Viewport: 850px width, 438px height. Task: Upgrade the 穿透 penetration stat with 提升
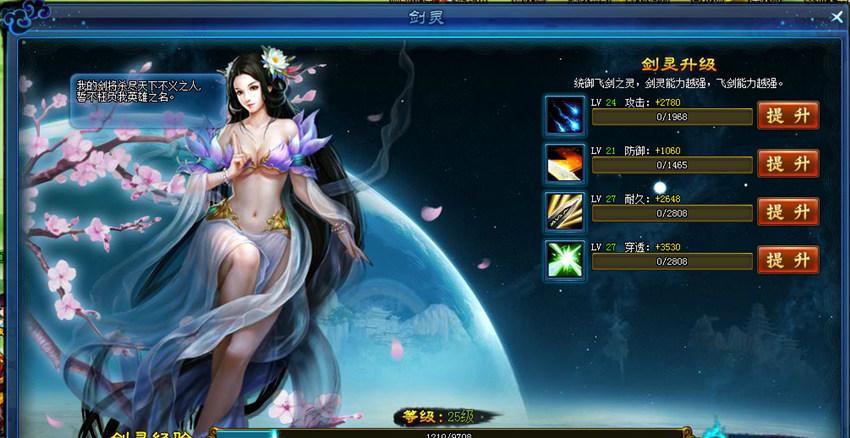point(788,260)
